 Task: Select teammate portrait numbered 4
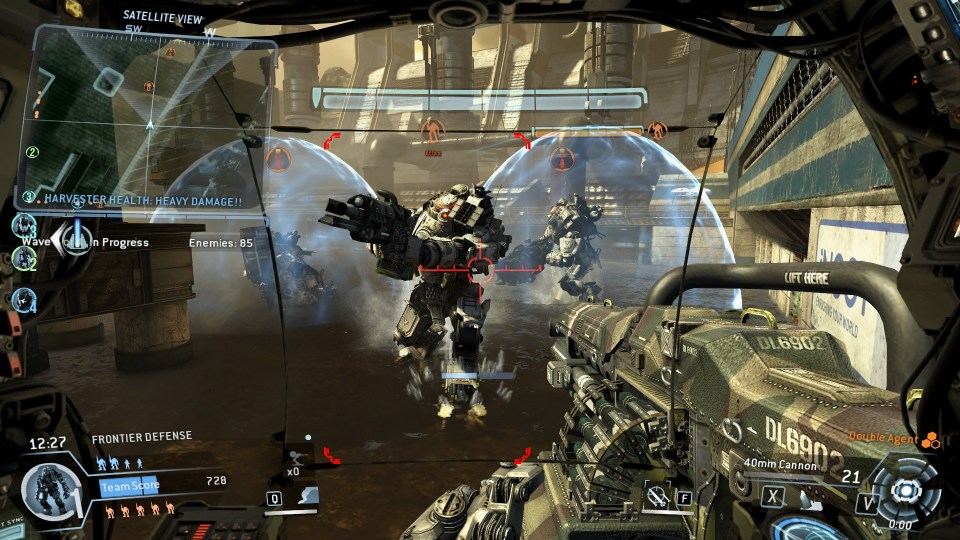pyautogui.click(x=25, y=298)
